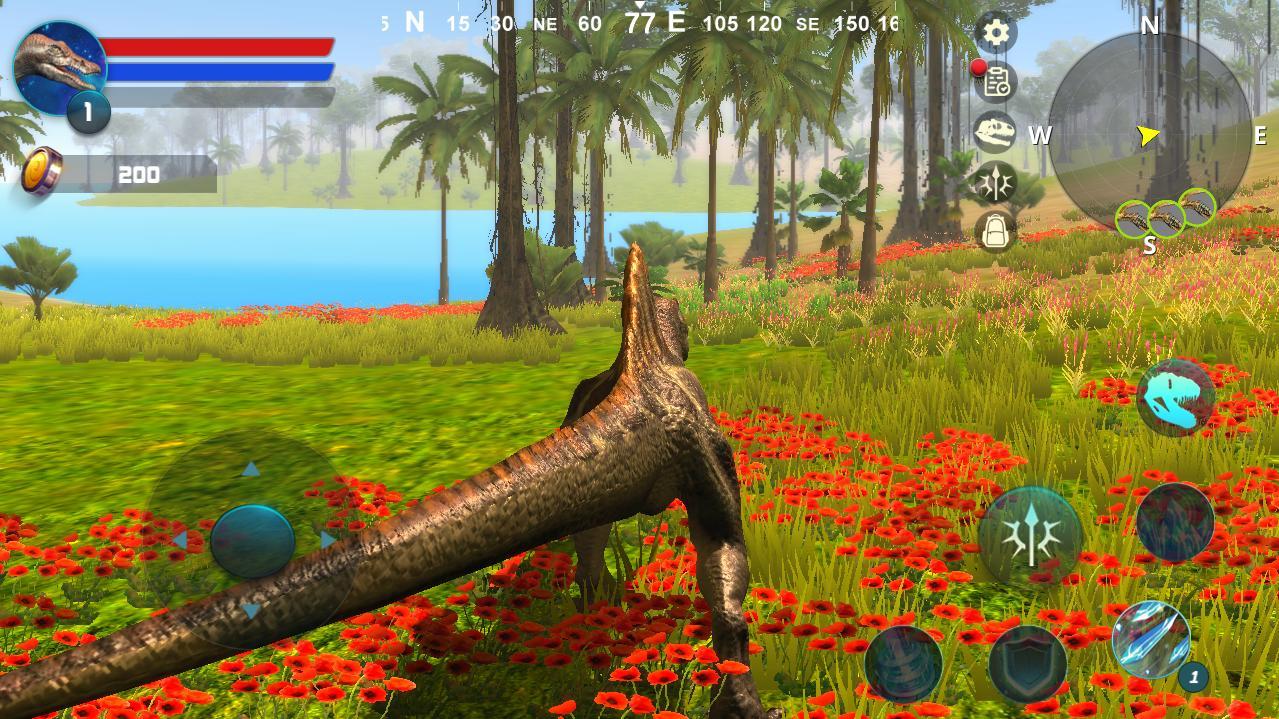Activate the shield defense ability
This screenshot has width=1279, height=719.
pos(1028,662)
